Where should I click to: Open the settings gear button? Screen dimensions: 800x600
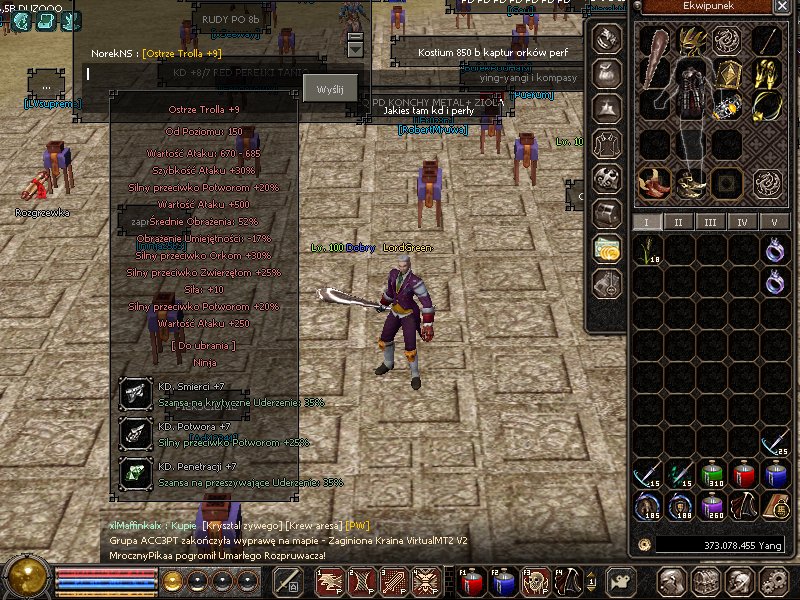click(x=775, y=581)
